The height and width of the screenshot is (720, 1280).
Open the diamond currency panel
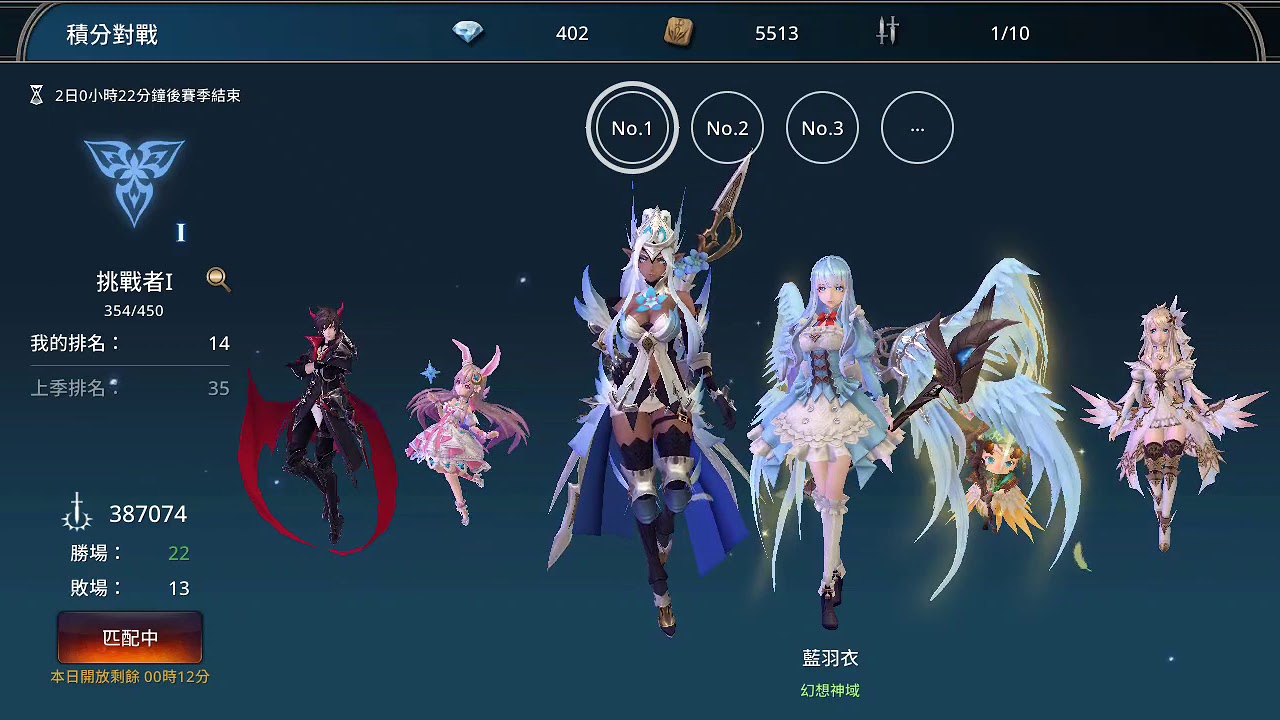(x=467, y=32)
